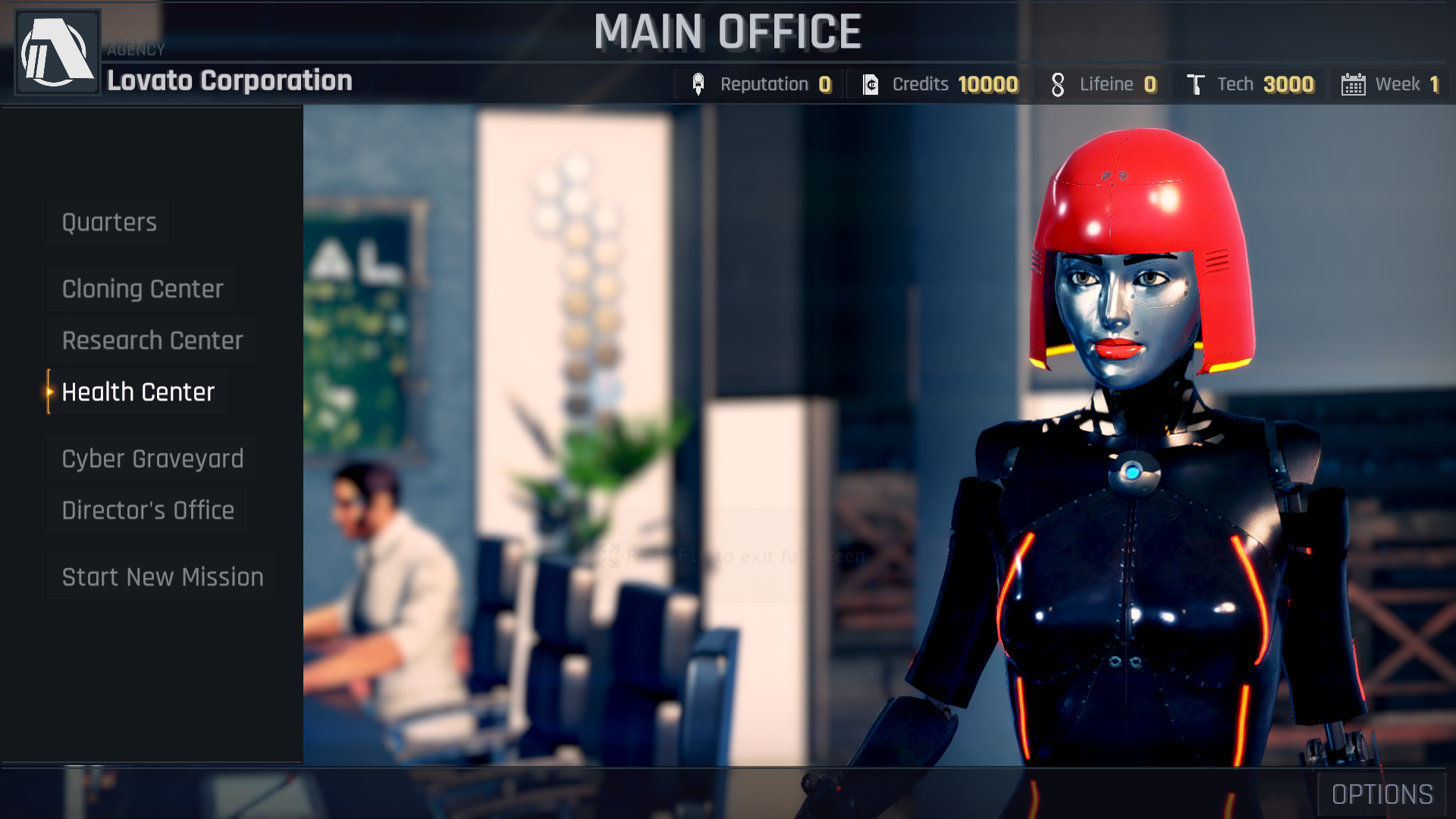Open the Cloning Center

pyautogui.click(x=142, y=289)
